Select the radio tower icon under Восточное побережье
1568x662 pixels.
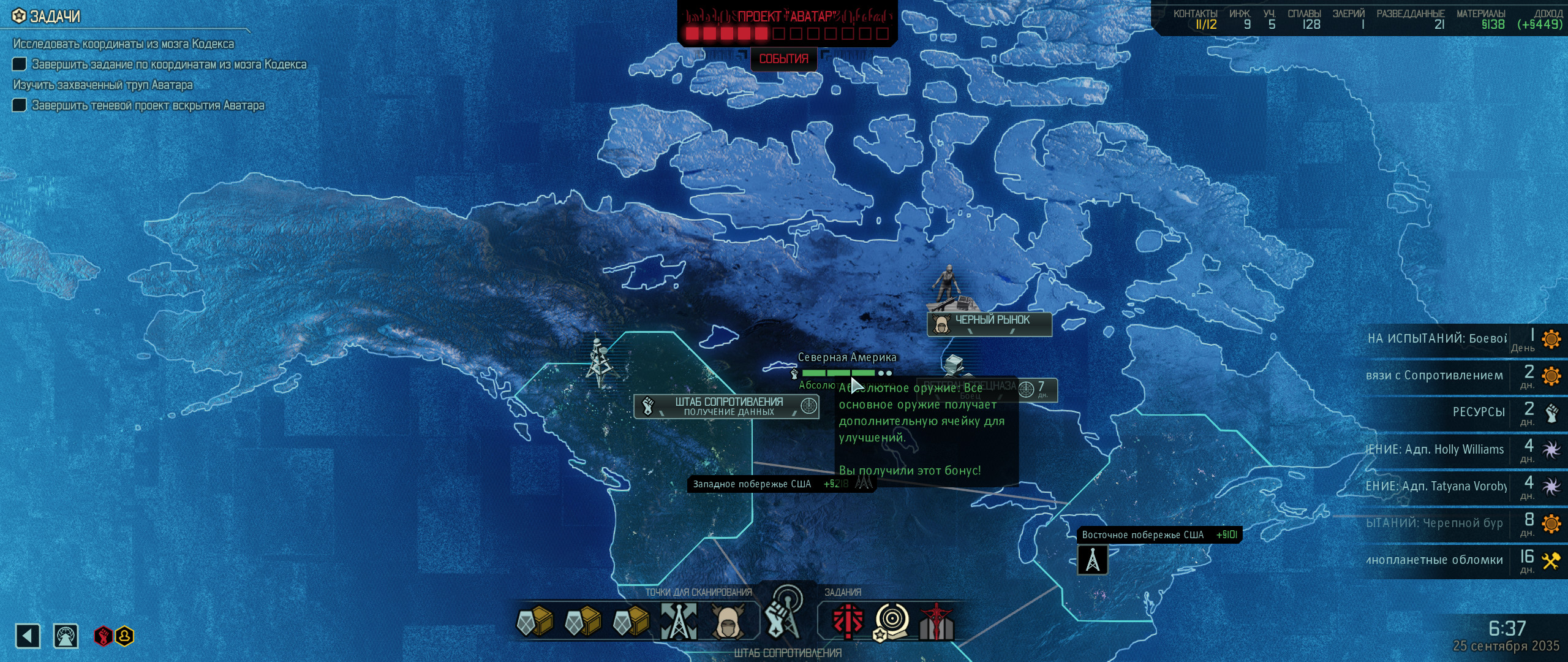pyautogui.click(x=1093, y=560)
